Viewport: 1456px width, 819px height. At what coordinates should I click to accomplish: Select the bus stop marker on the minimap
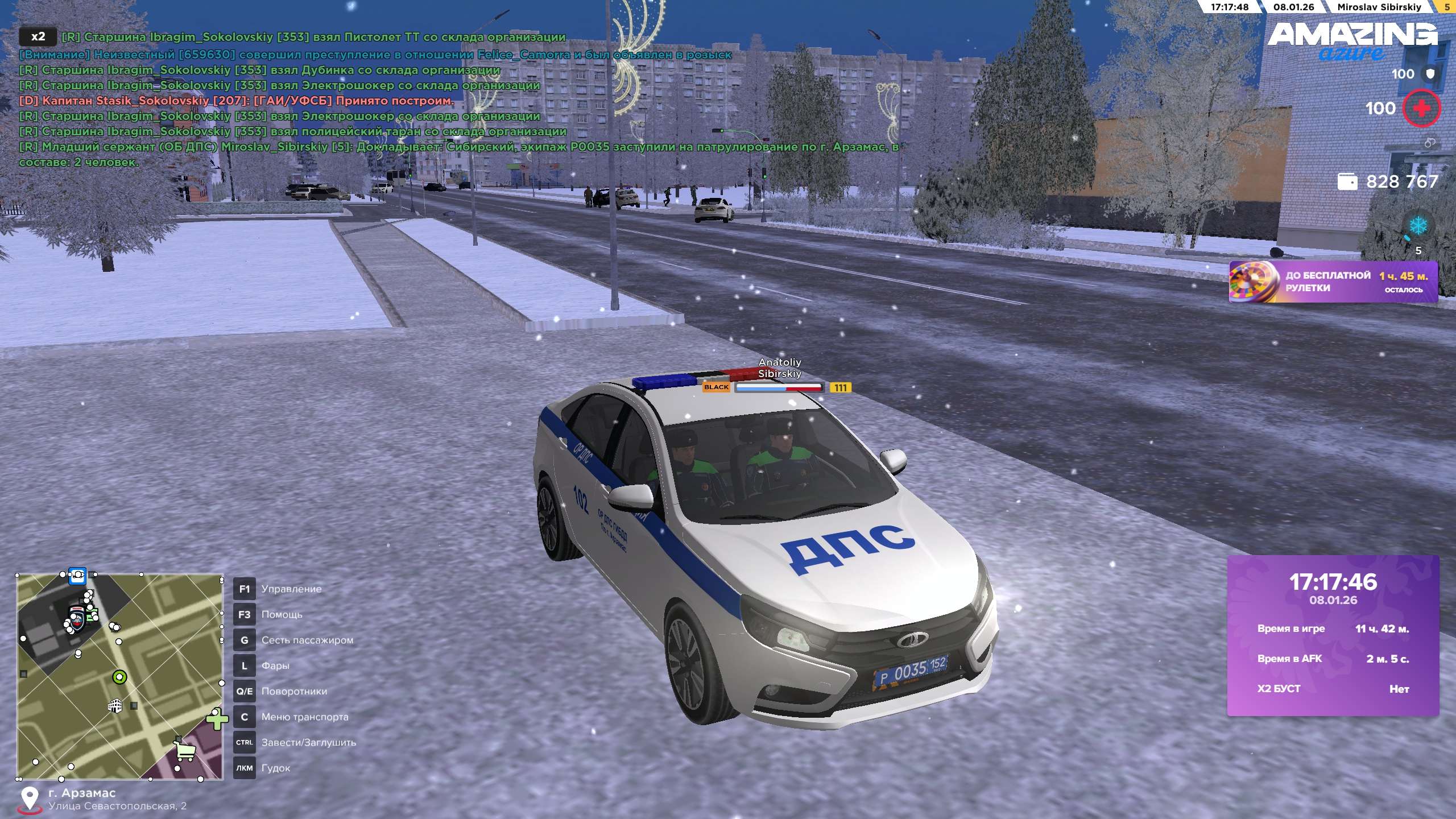click(x=77, y=576)
